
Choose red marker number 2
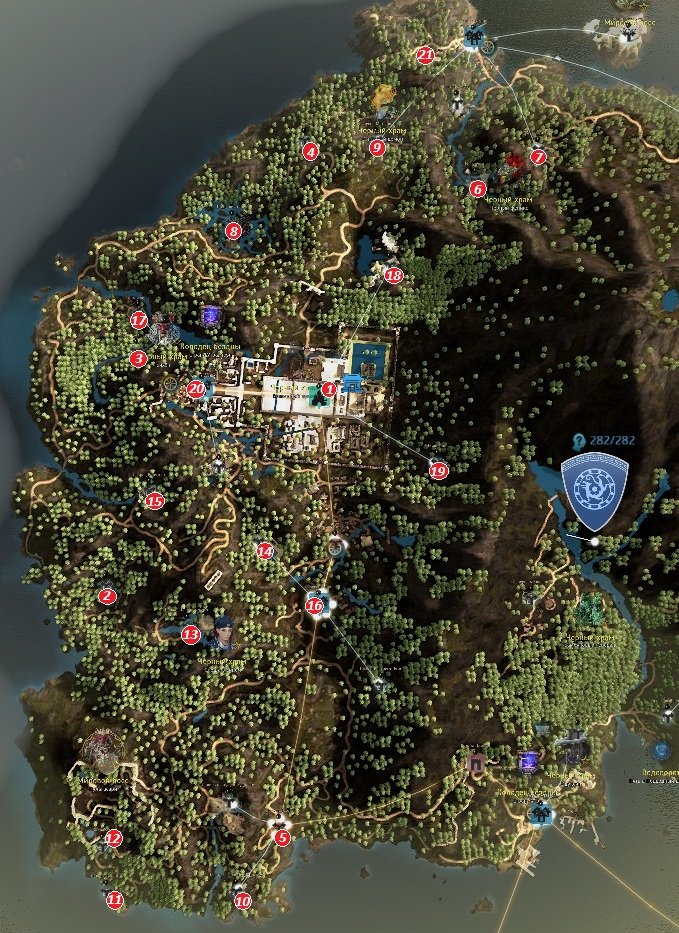(x=107, y=596)
